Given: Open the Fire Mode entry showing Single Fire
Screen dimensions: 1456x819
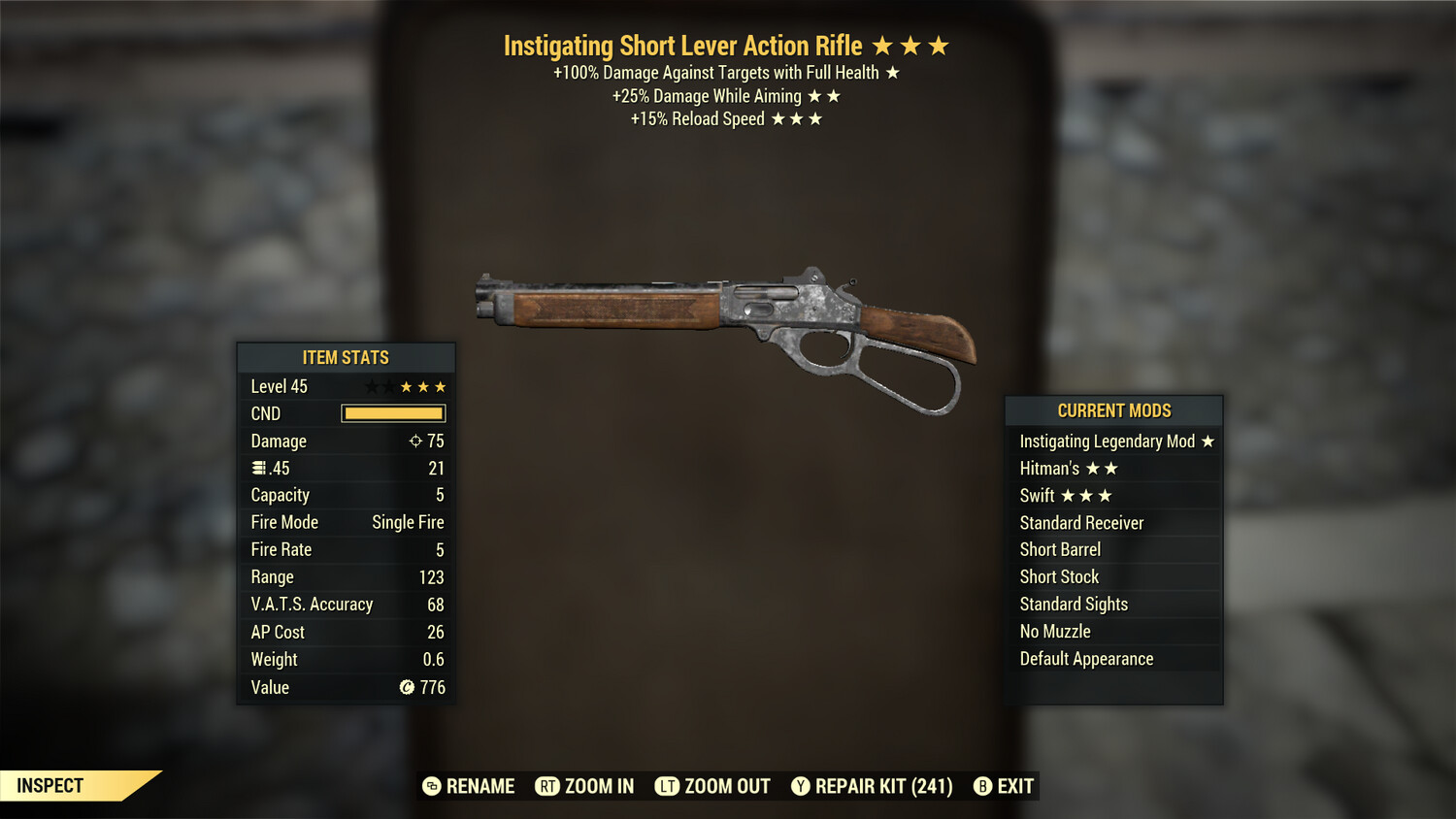Looking at the screenshot, I should coord(345,522).
